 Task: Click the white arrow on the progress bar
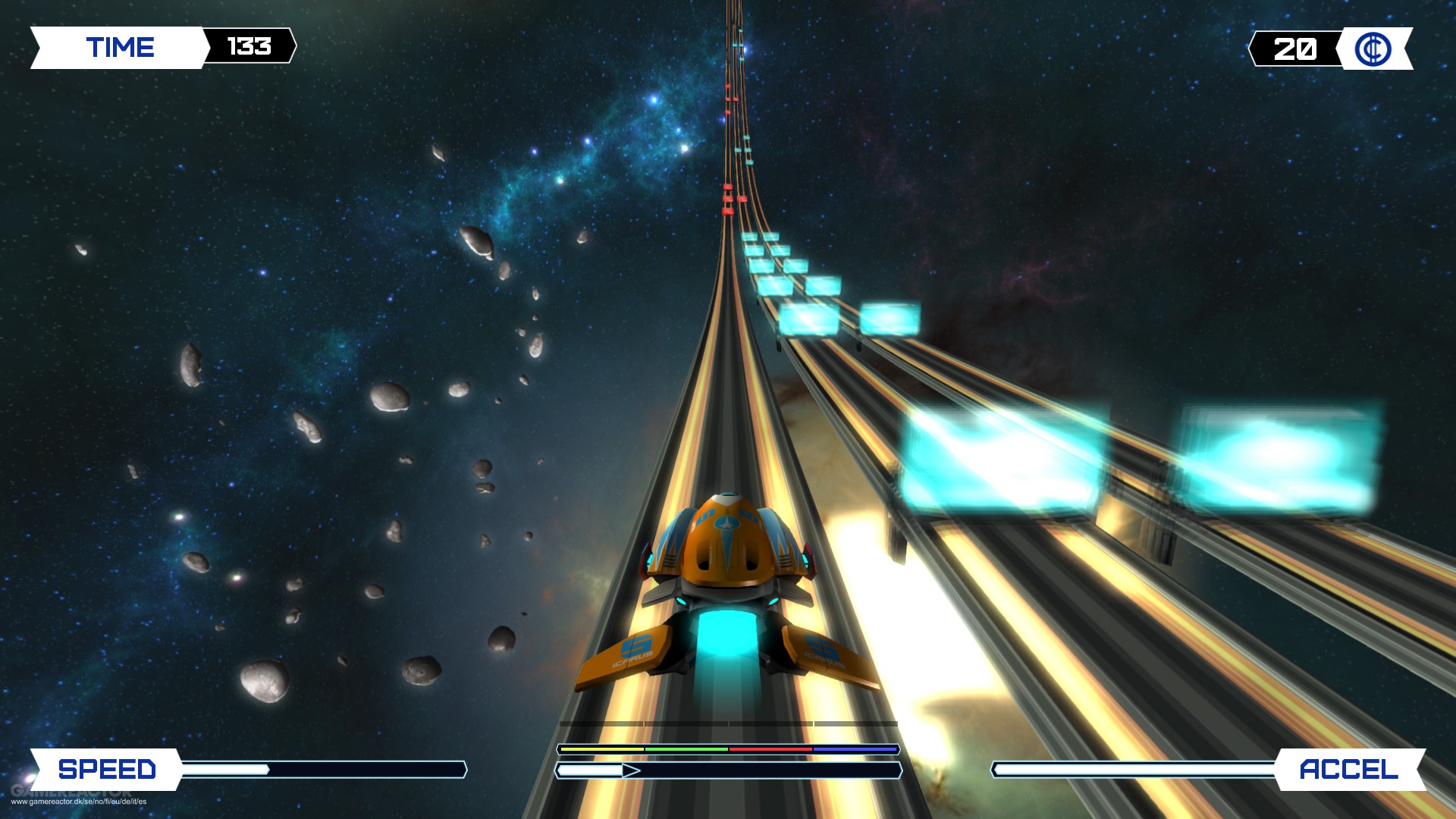pyautogui.click(x=629, y=770)
